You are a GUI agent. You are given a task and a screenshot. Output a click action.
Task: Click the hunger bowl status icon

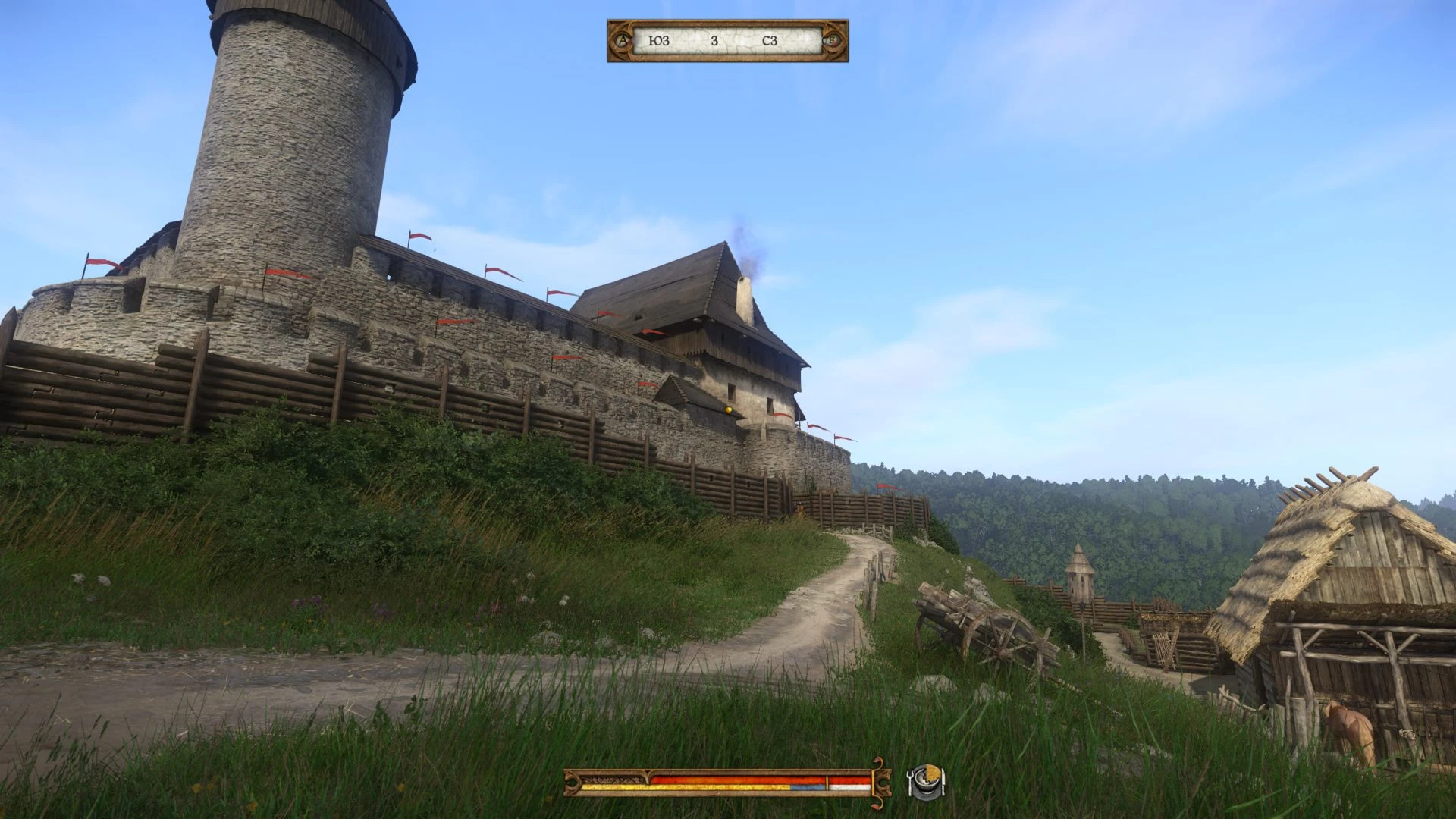[x=926, y=781]
